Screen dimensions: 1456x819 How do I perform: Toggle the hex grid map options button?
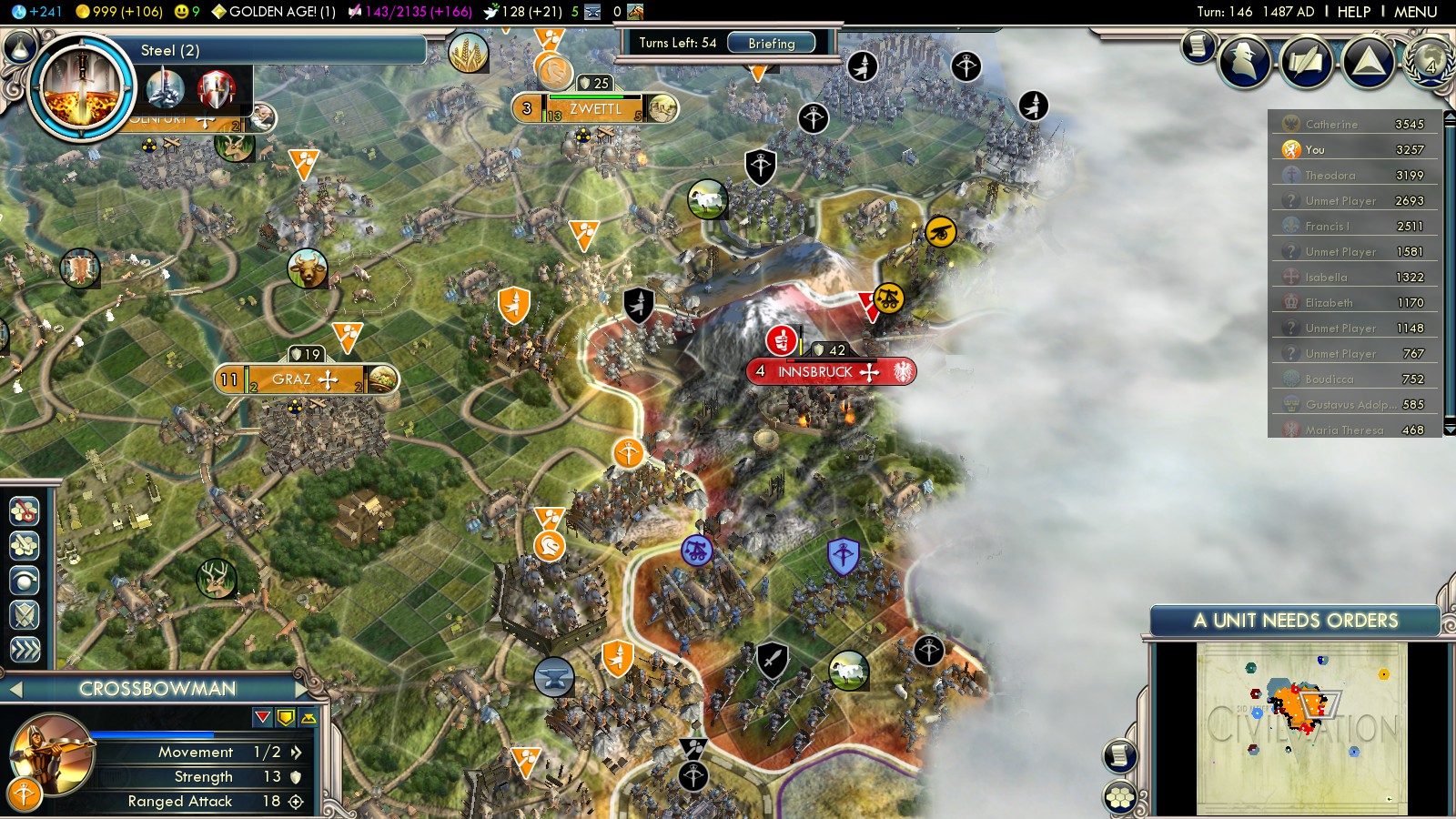pos(1120,798)
